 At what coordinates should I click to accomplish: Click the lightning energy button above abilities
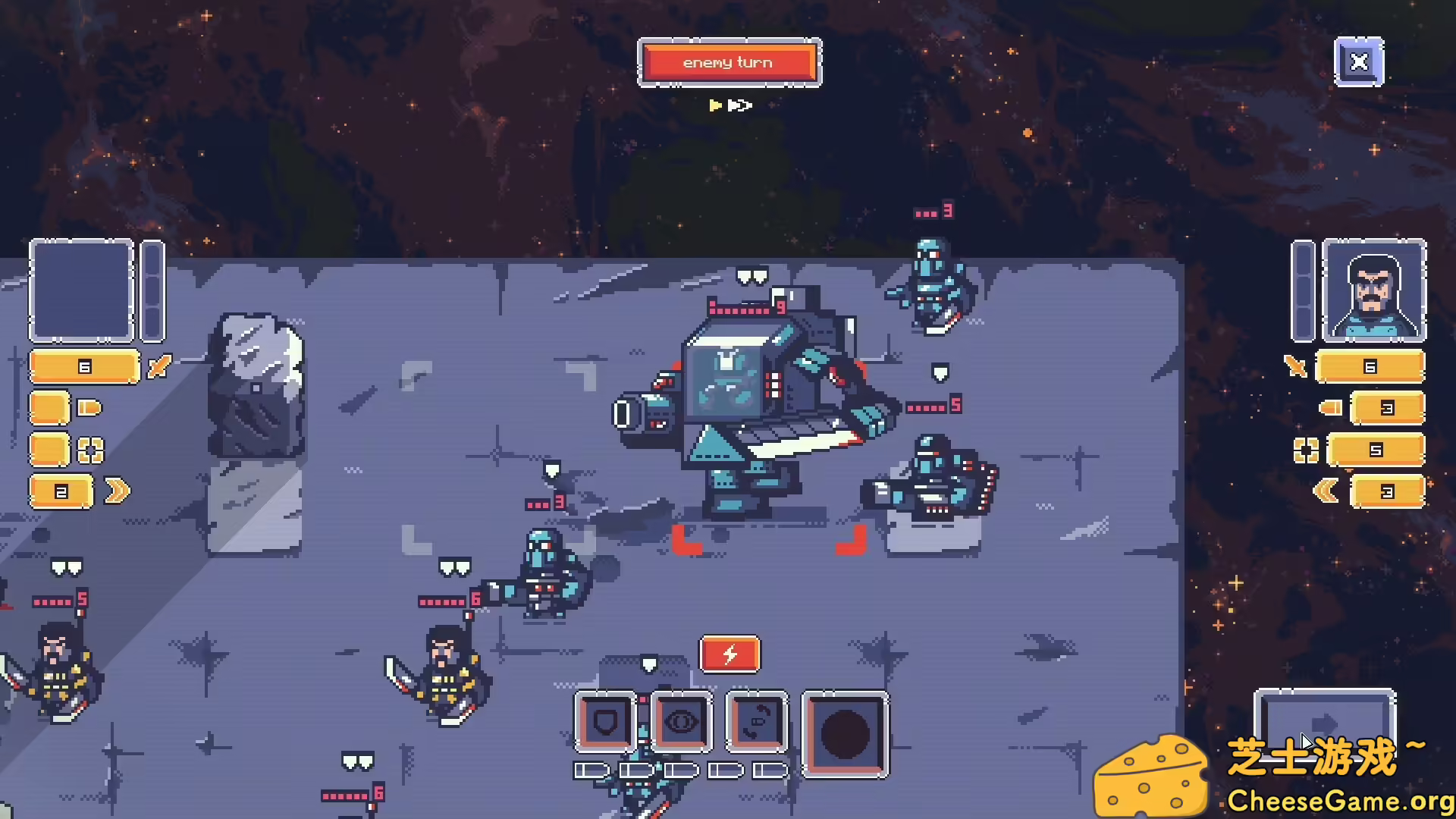coord(730,654)
